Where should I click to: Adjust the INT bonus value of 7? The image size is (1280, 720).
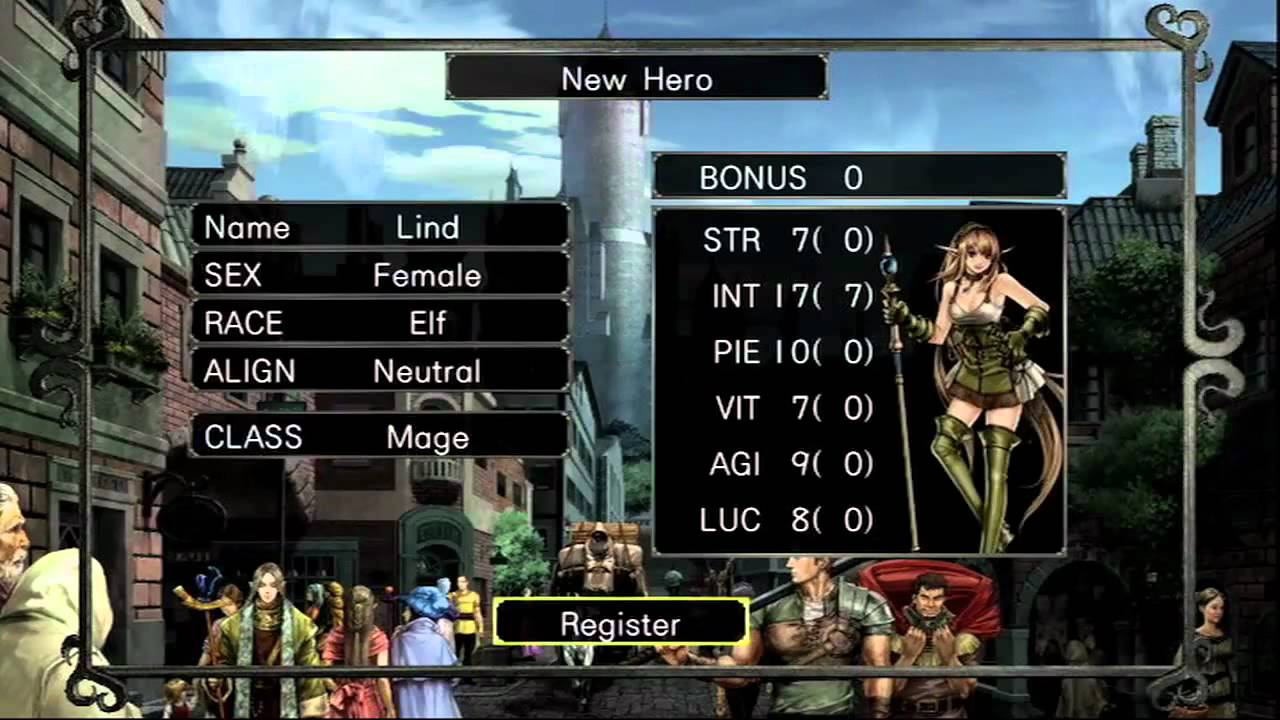tap(855, 296)
